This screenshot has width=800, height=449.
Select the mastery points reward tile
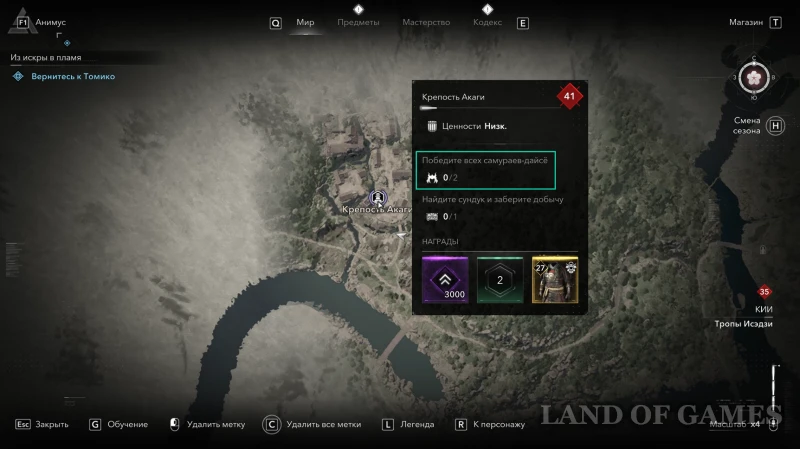499,279
